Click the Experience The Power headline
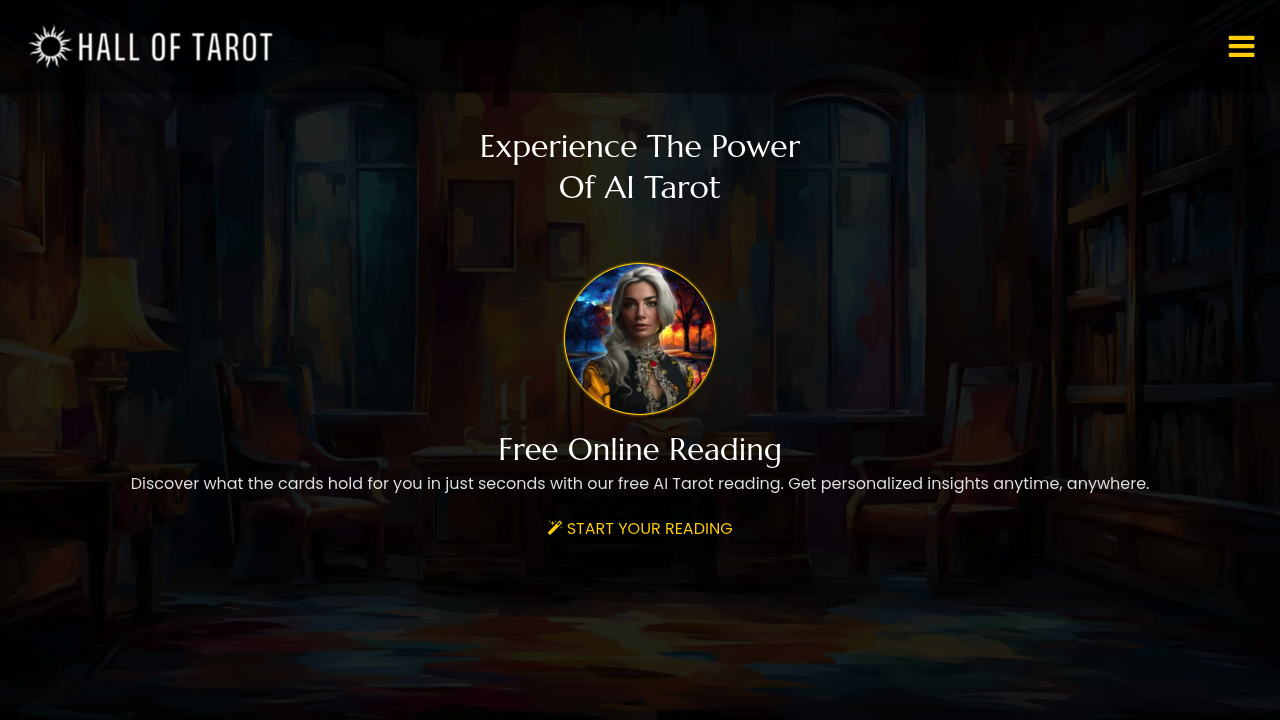 639,146
